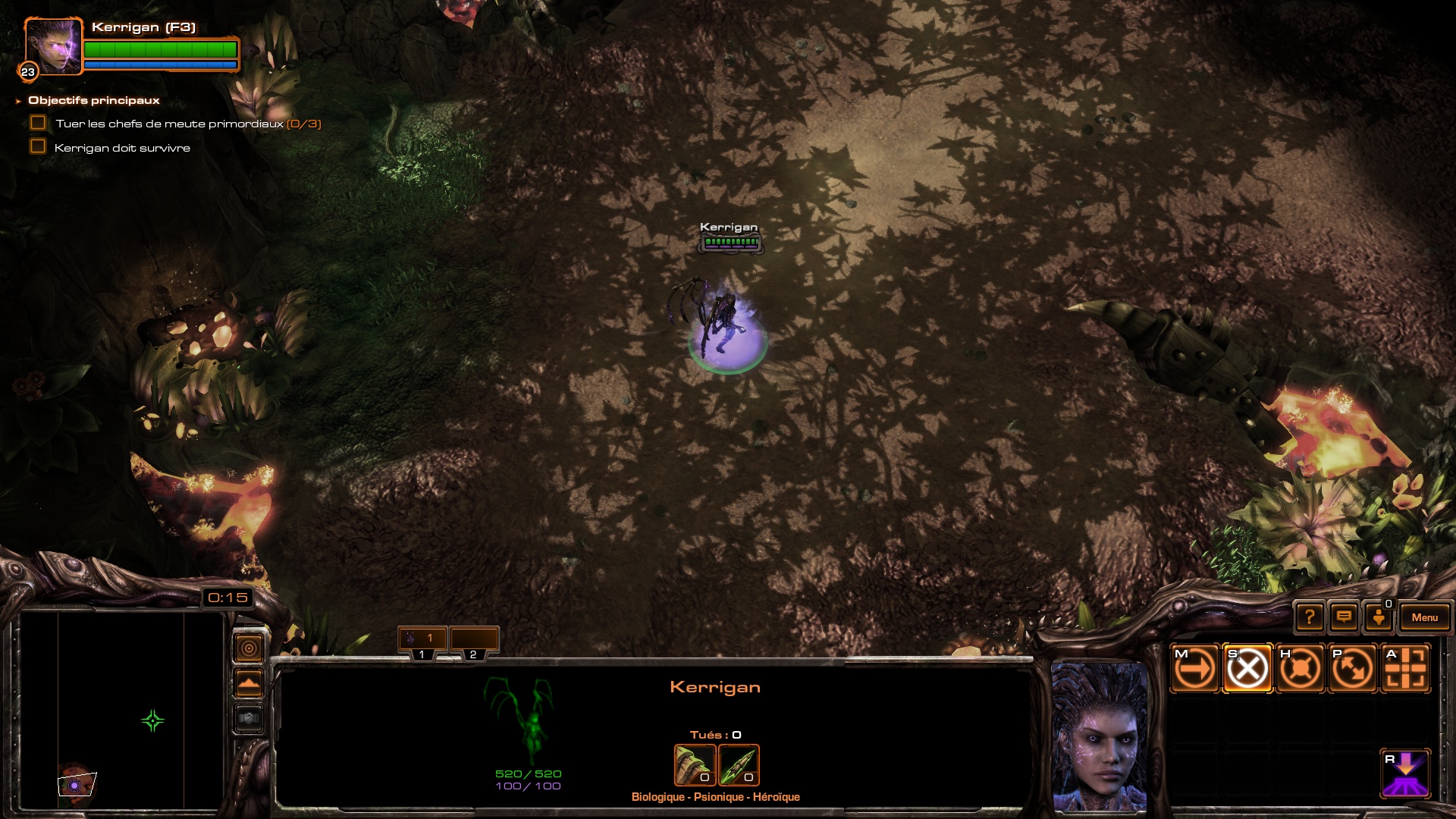
Task: Select the Patrol command
Action: 1352,669
